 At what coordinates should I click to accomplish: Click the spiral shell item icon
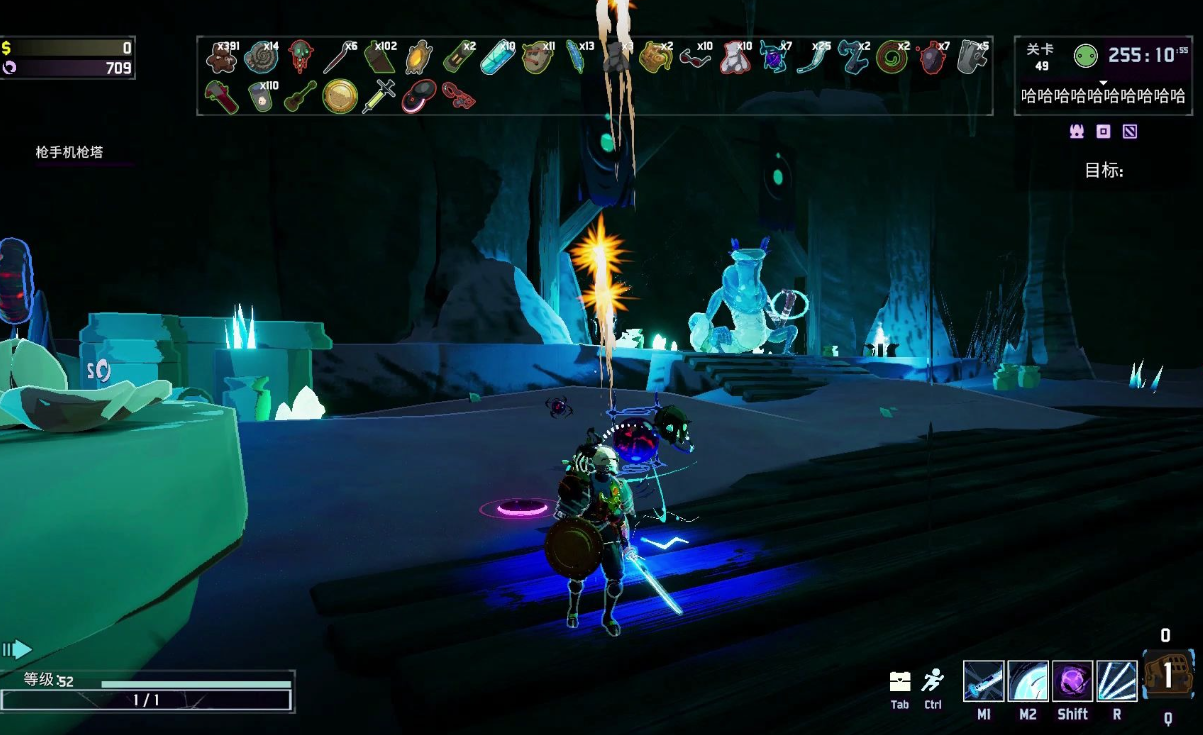click(x=261, y=58)
